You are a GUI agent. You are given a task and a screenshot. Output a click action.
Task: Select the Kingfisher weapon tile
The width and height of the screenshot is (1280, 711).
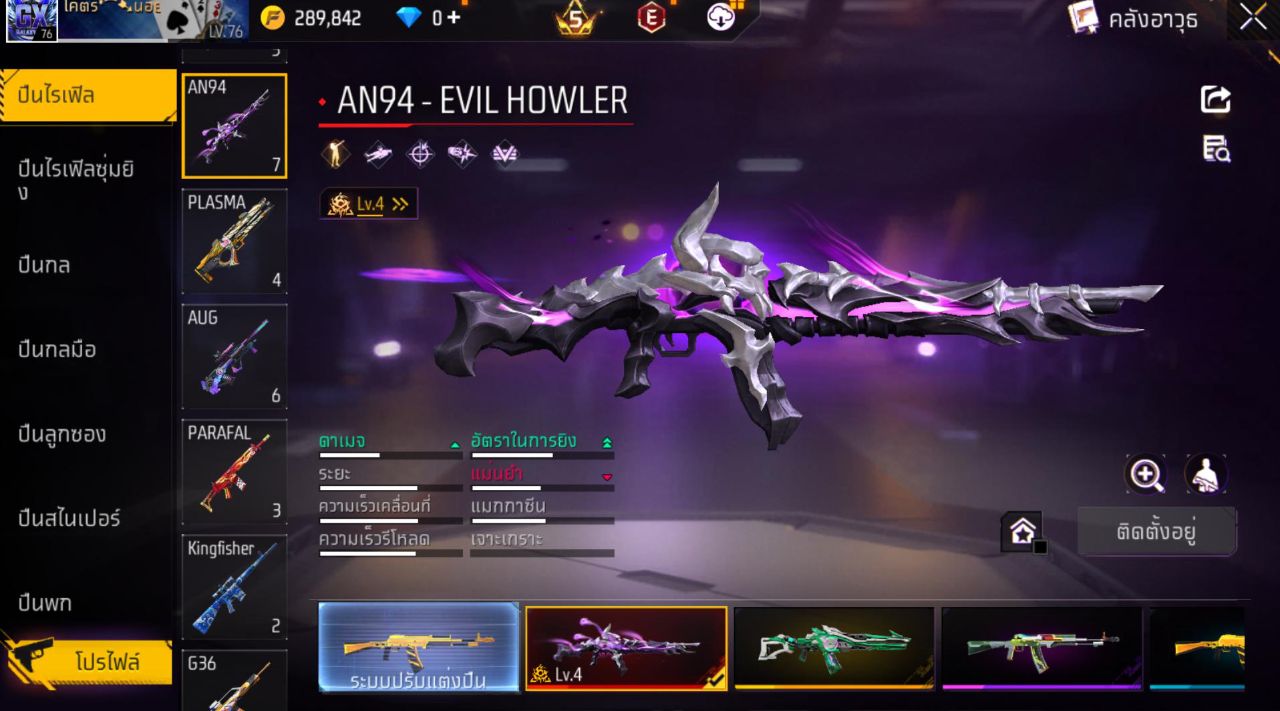(x=234, y=587)
